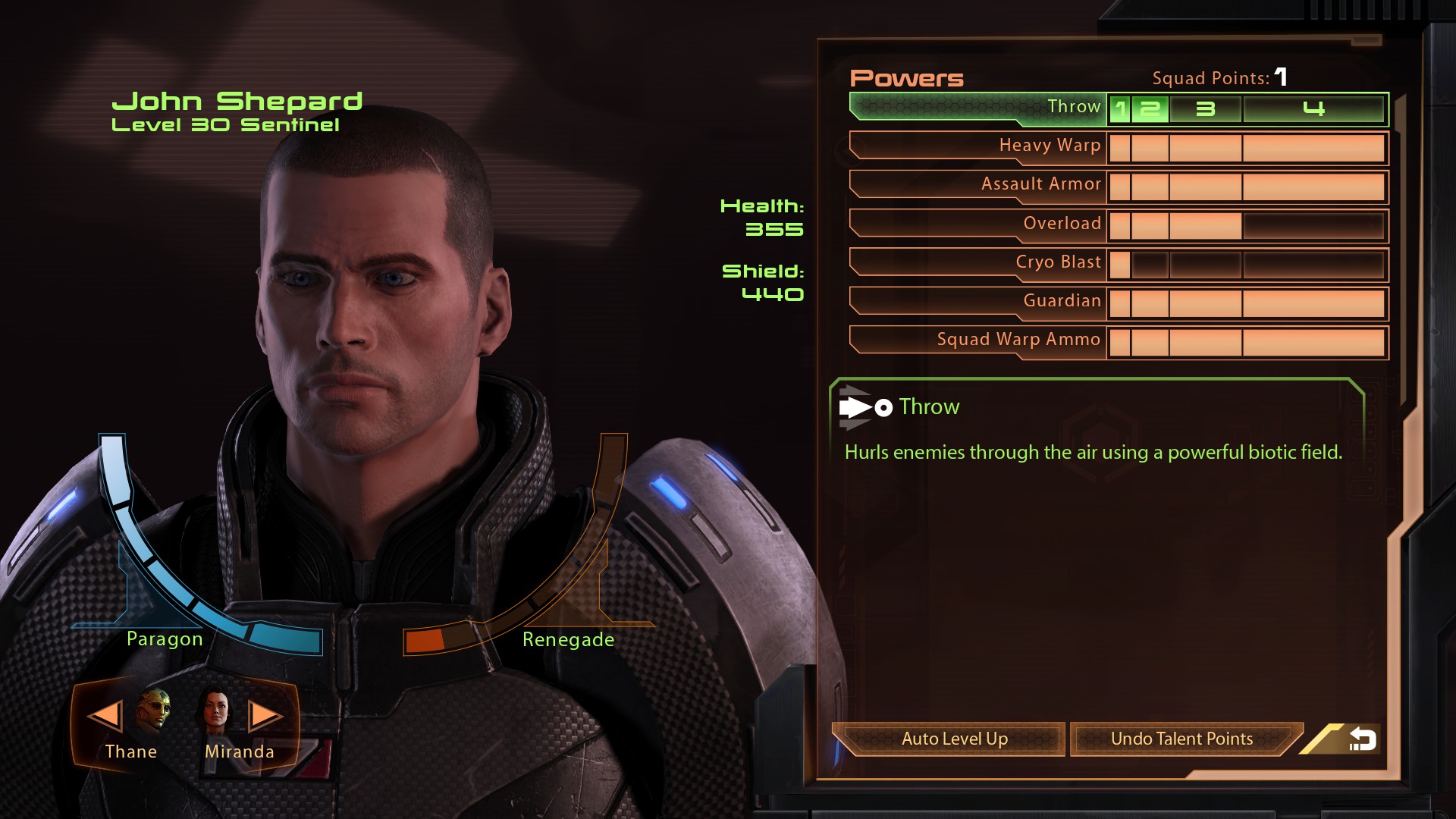Choose the Assault Armor power
Screen dimensions: 1456x819
click(978, 185)
